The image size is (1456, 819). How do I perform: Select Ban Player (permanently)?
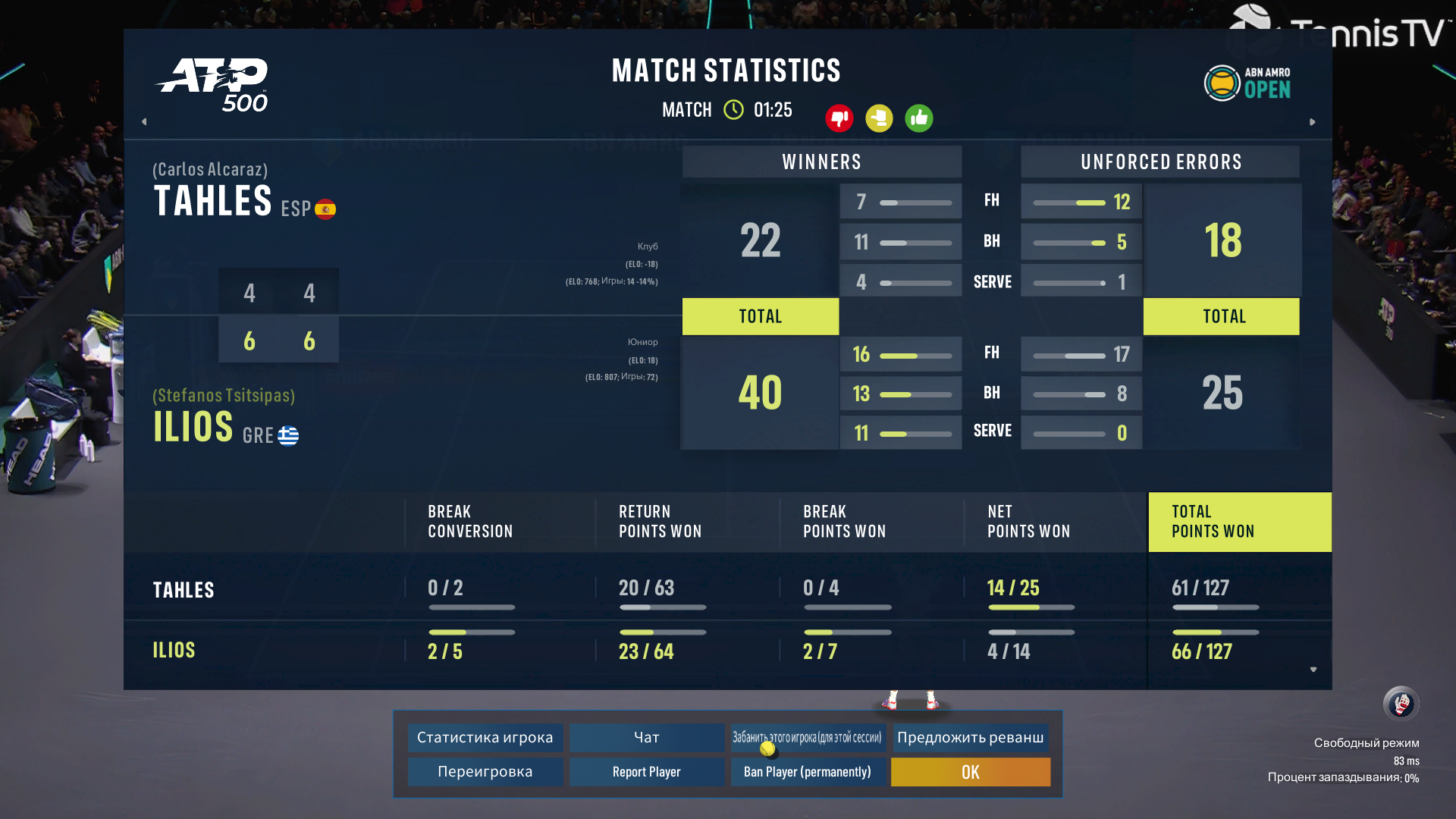point(807,772)
